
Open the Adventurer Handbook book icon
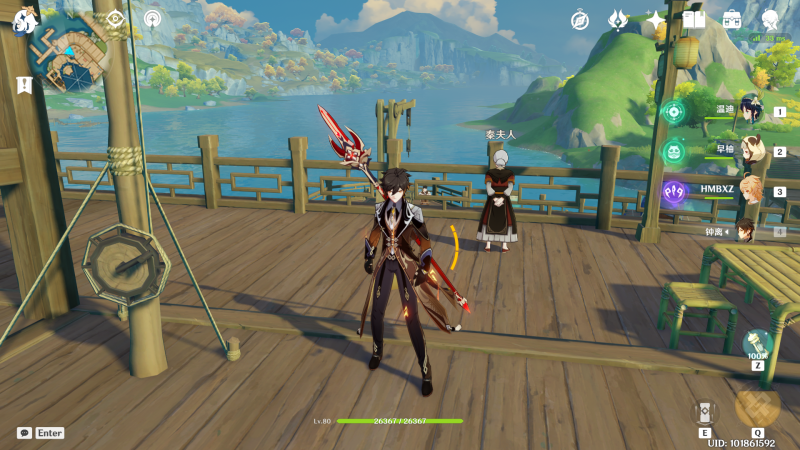tap(694, 19)
